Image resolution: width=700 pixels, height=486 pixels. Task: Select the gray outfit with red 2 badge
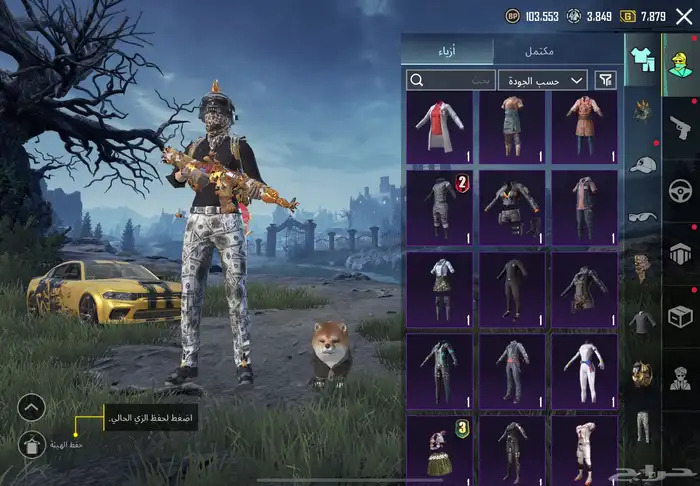440,205
